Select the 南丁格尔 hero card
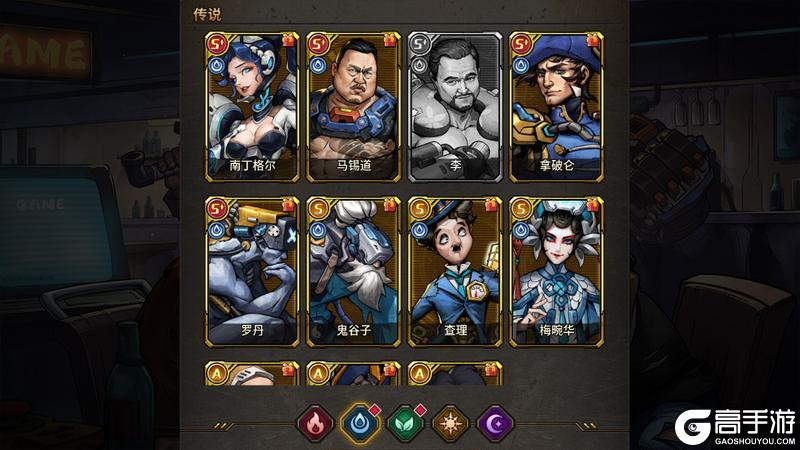This screenshot has width=800, height=450. [x=251, y=104]
